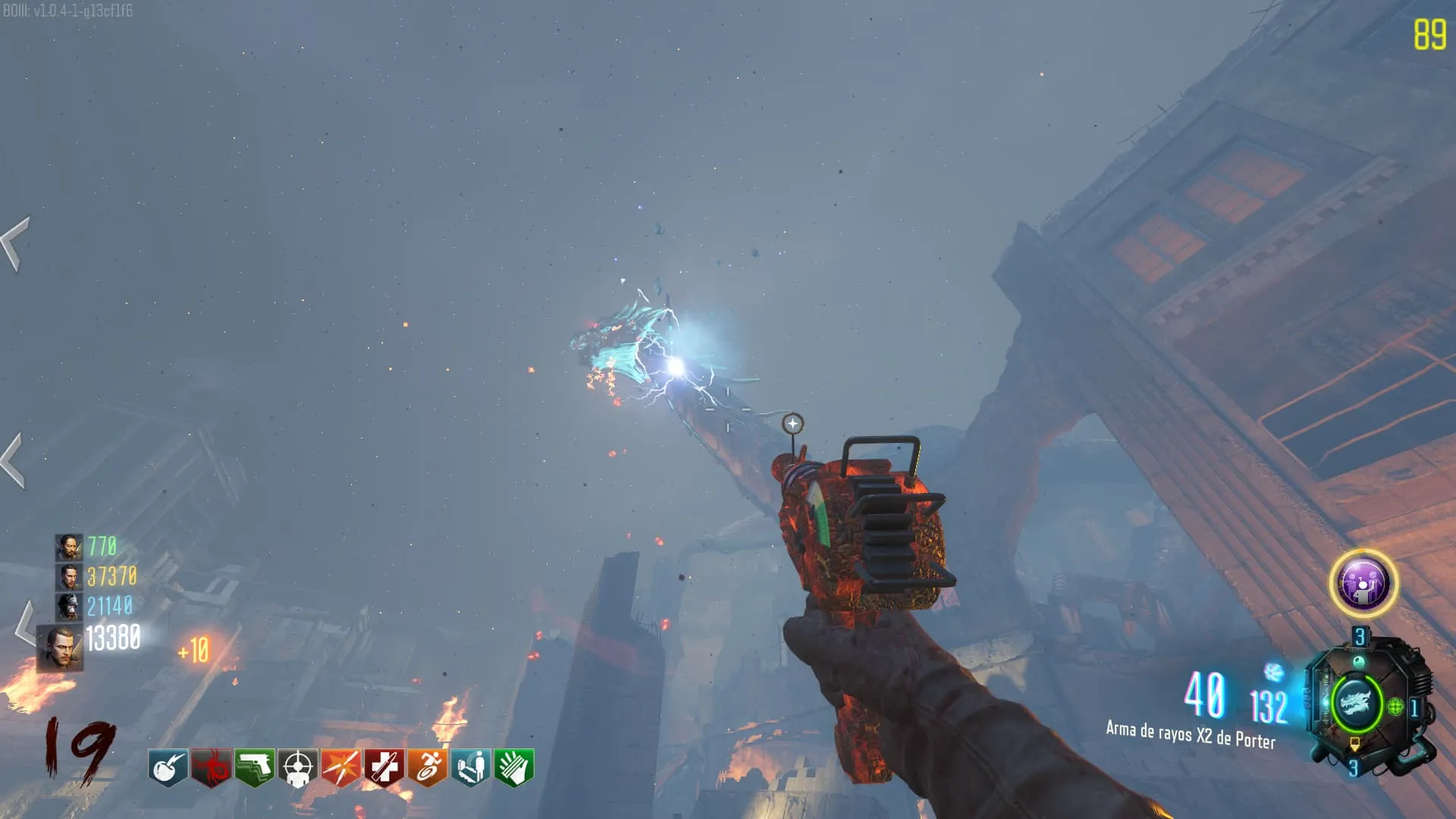
Task: Click your own portrait beside 13380 points
Action: click(60, 648)
